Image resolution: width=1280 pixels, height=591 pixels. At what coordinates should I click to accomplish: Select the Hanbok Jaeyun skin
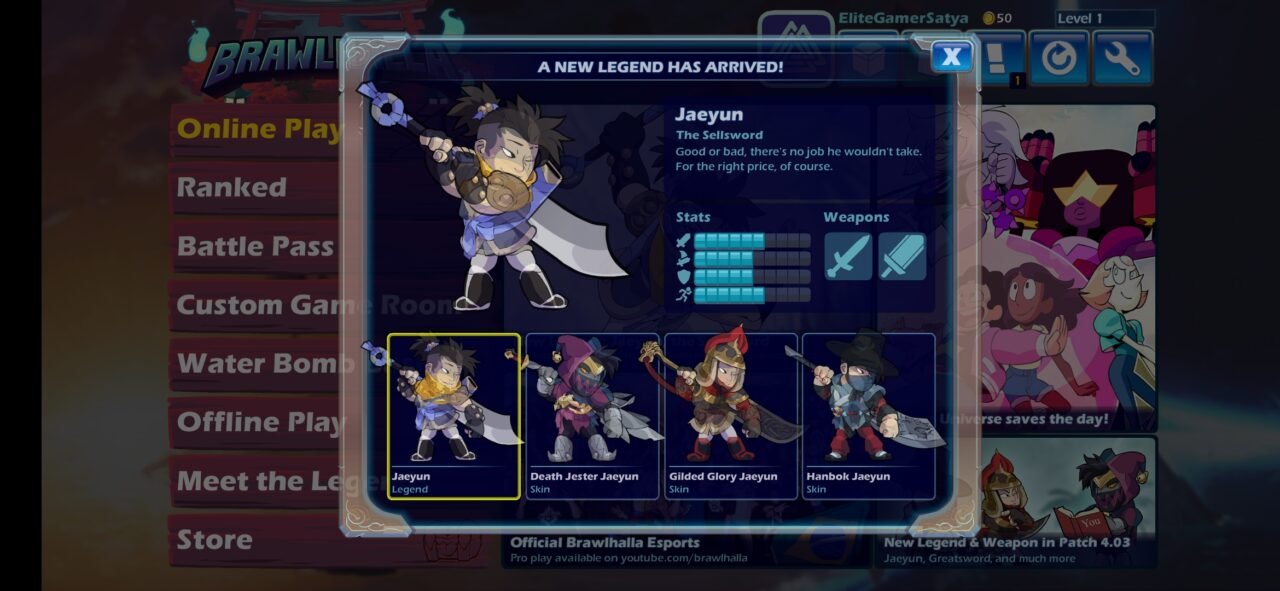869,416
